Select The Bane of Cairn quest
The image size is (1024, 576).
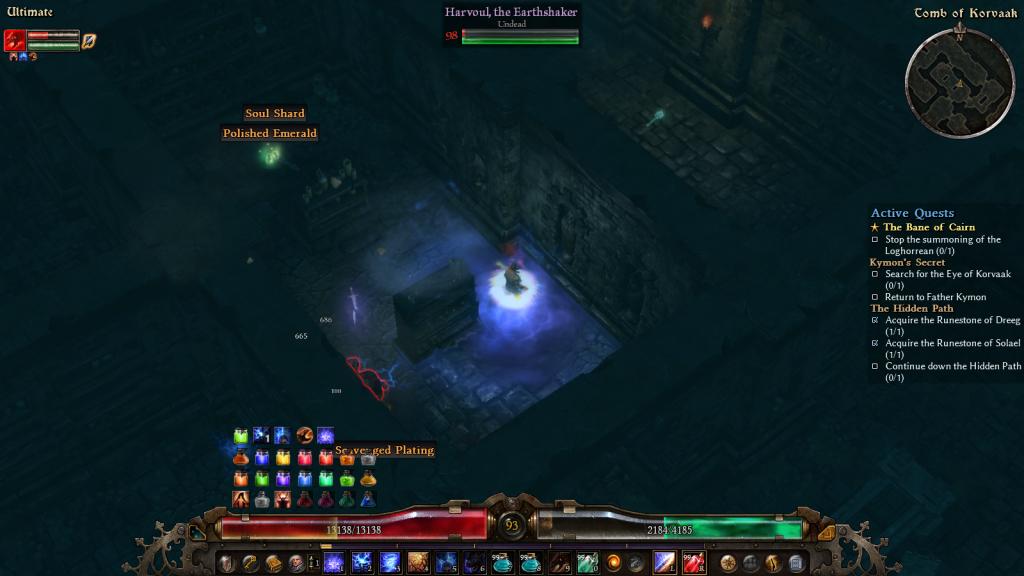tap(928, 227)
